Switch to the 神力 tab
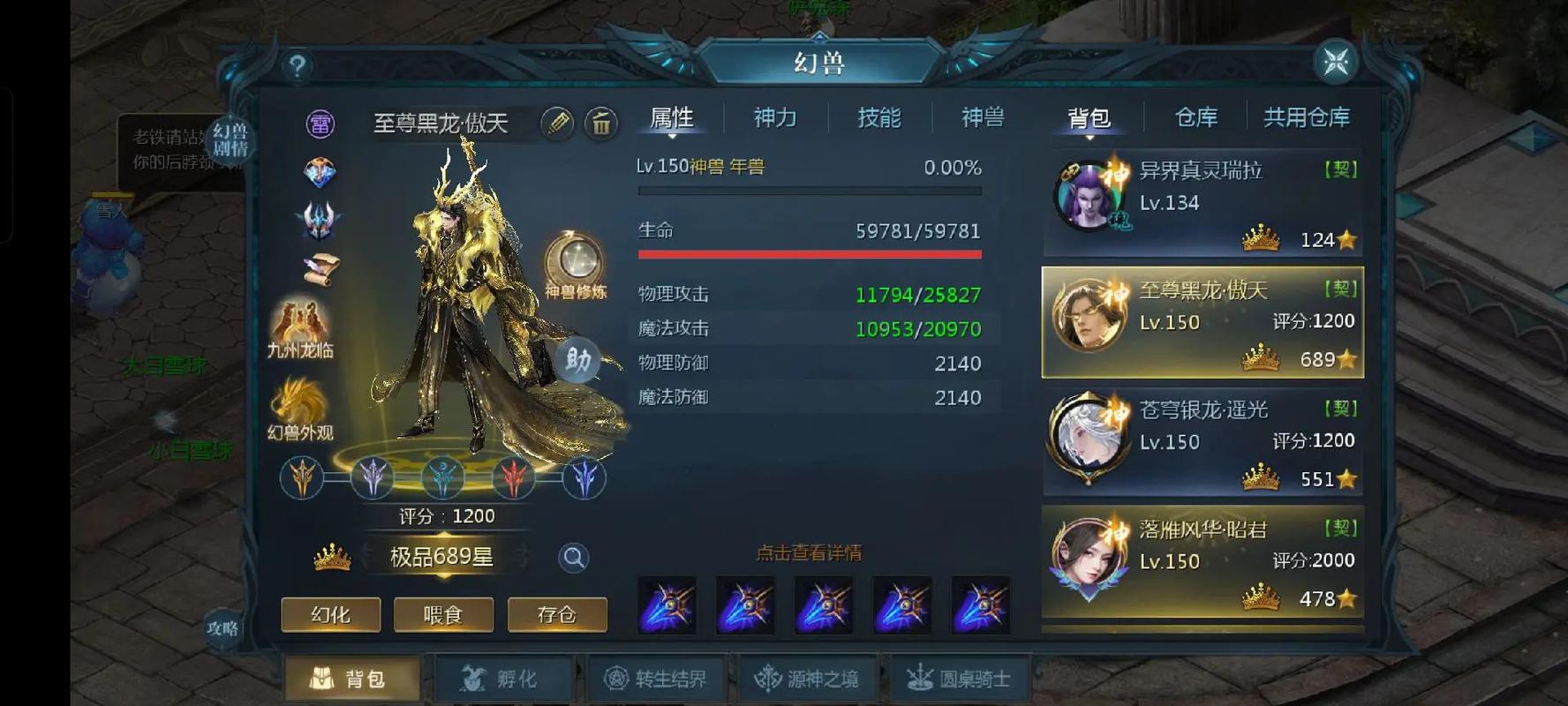The width and height of the screenshot is (1568, 706). pos(774,118)
